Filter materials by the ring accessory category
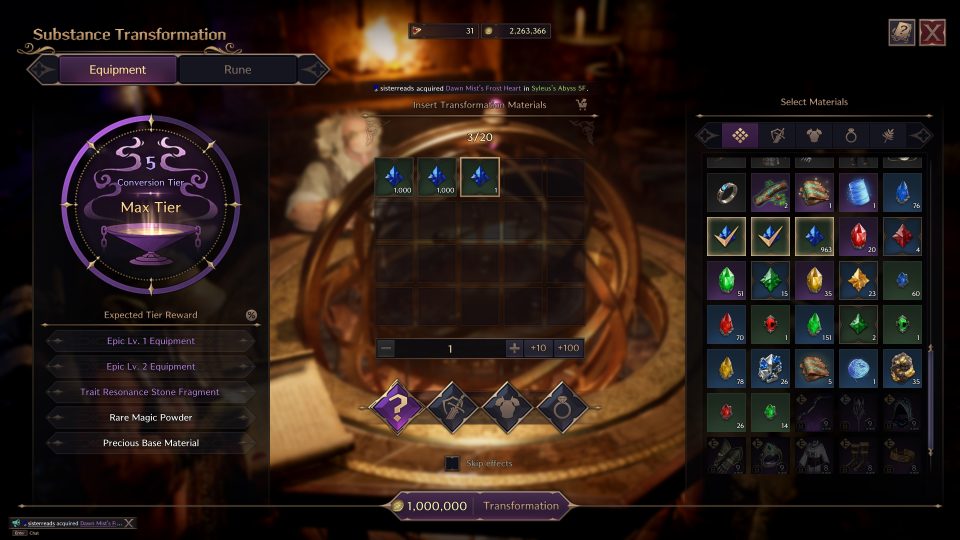The width and height of the screenshot is (960, 540). (x=851, y=135)
